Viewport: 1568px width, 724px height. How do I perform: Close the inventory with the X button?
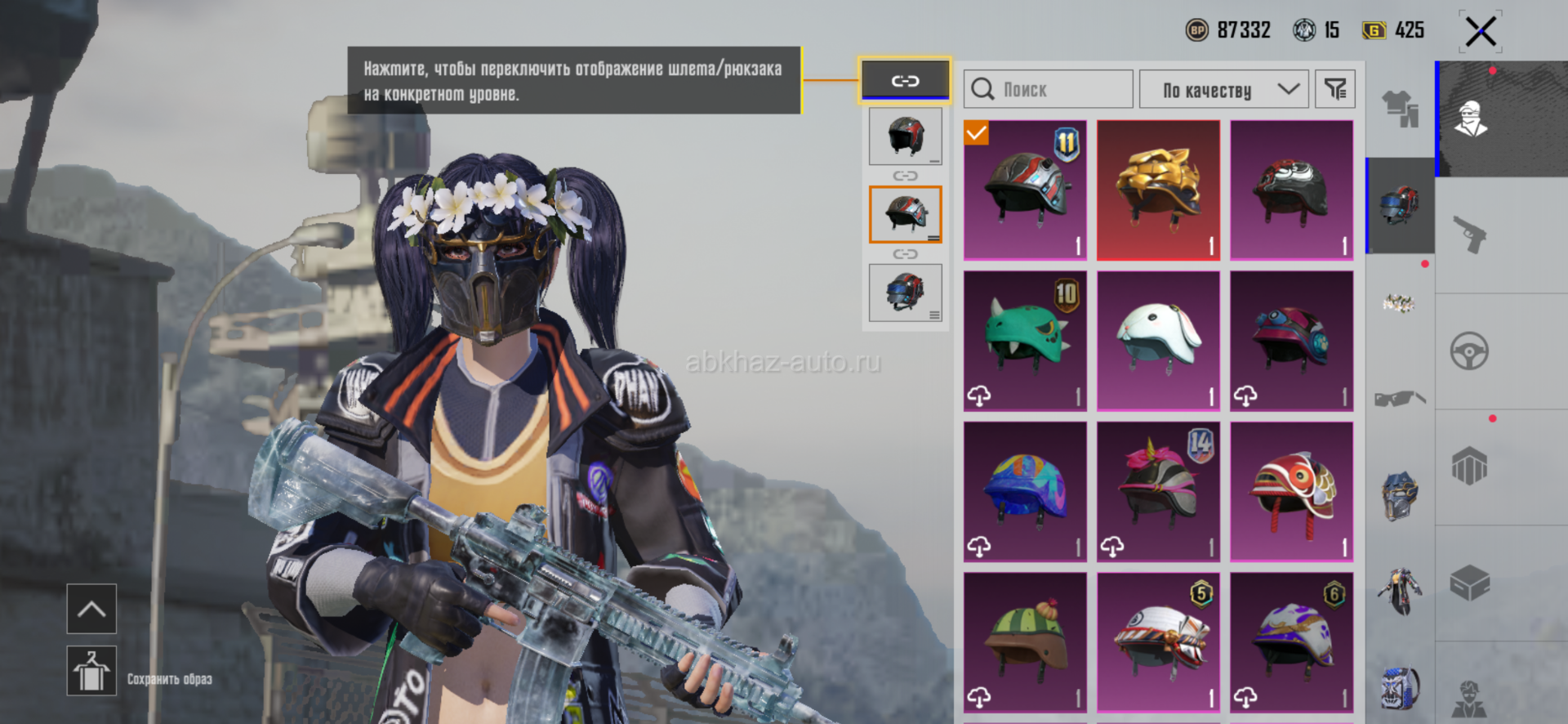[1480, 32]
